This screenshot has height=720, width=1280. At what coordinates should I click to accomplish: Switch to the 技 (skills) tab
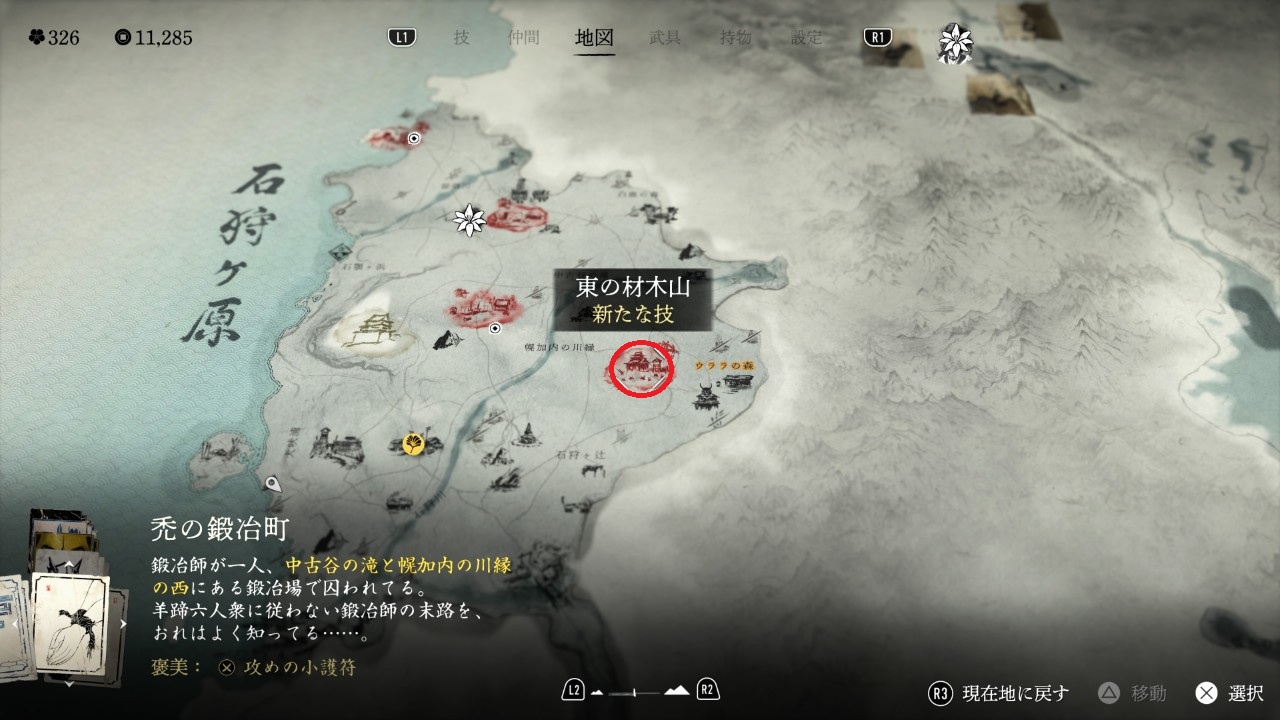pyautogui.click(x=461, y=38)
